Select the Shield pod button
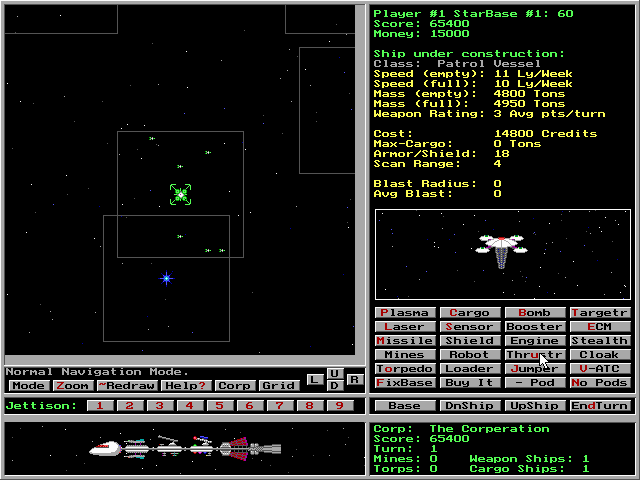 [469, 341]
